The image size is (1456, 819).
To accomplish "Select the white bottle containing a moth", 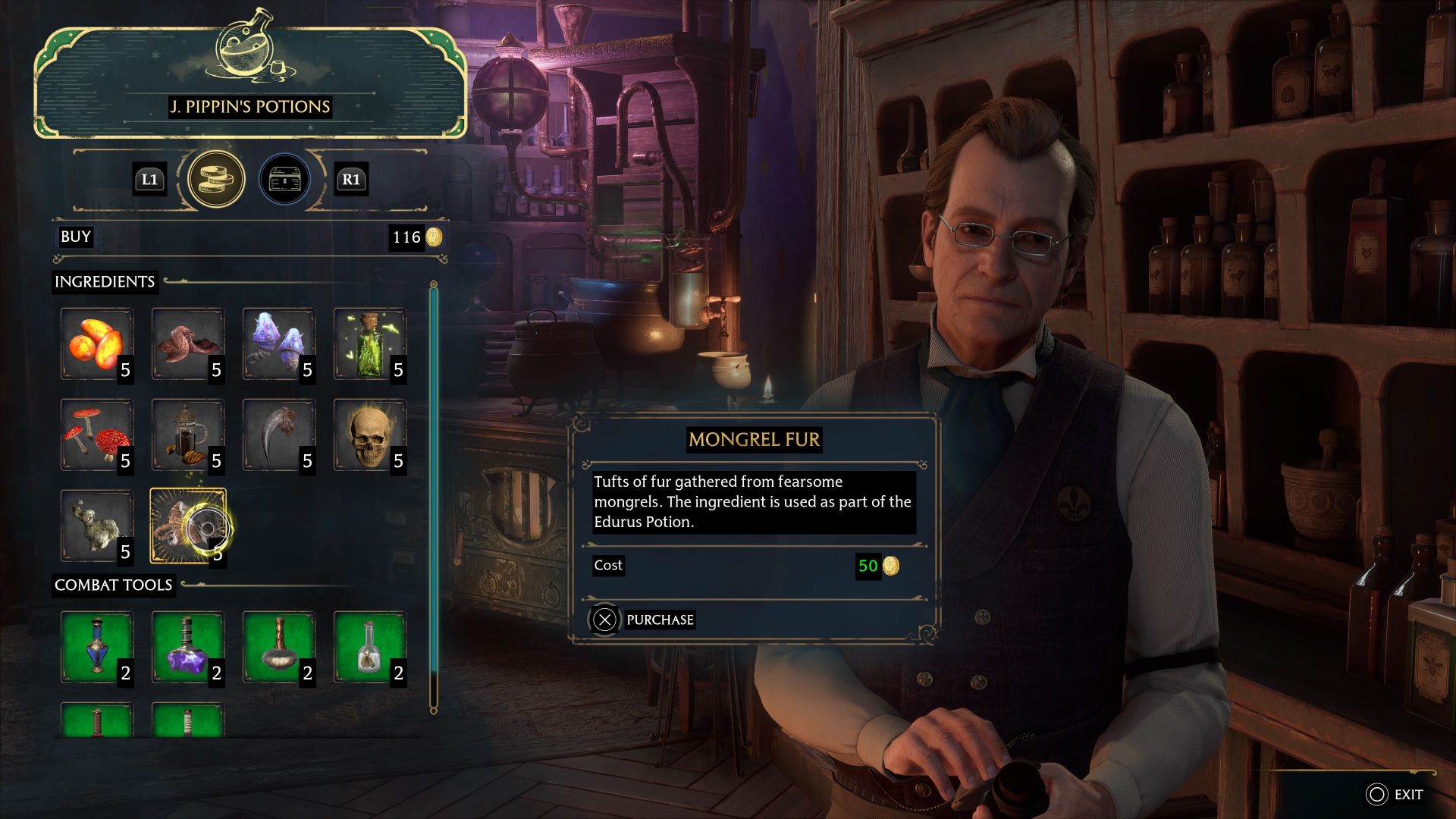I will click(x=369, y=646).
